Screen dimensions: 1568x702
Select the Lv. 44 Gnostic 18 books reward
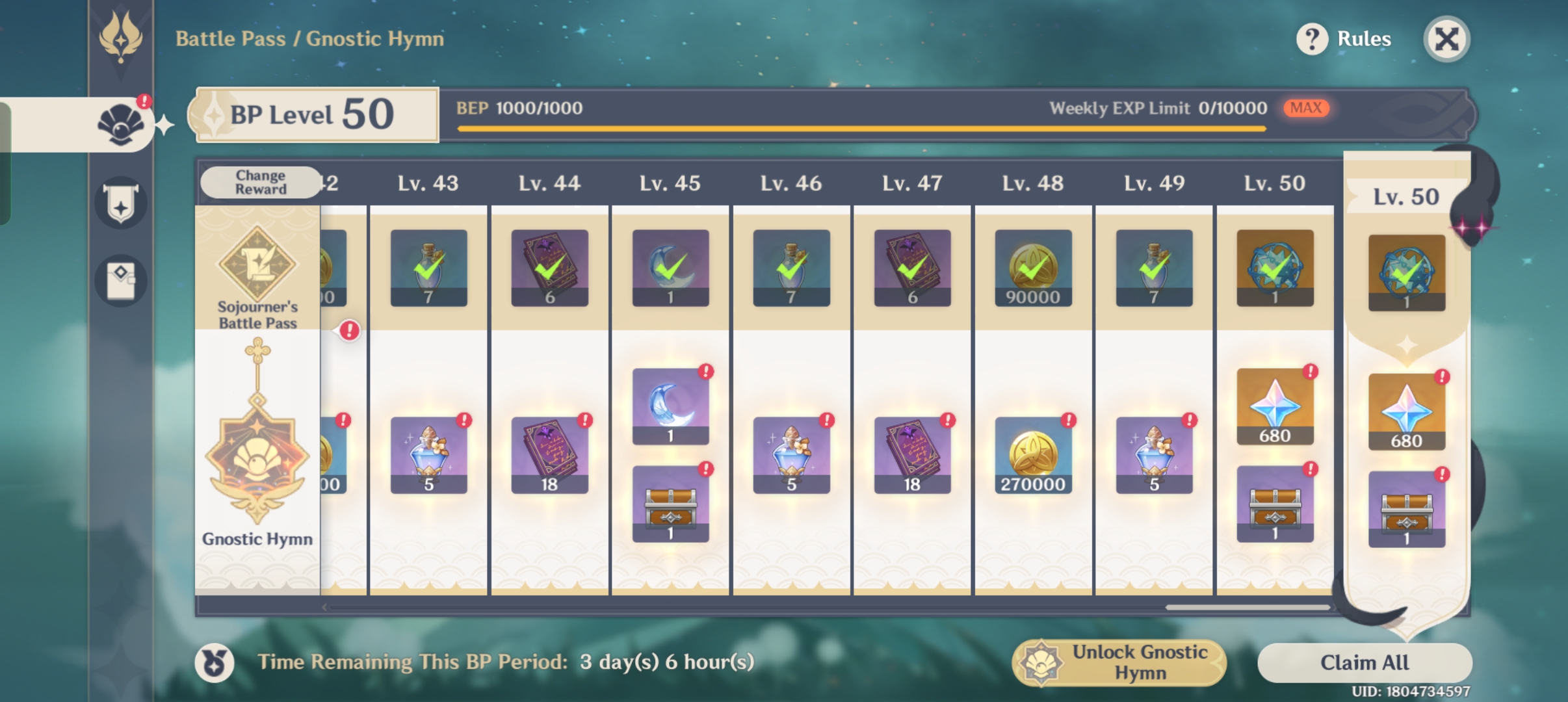(x=549, y=455)
